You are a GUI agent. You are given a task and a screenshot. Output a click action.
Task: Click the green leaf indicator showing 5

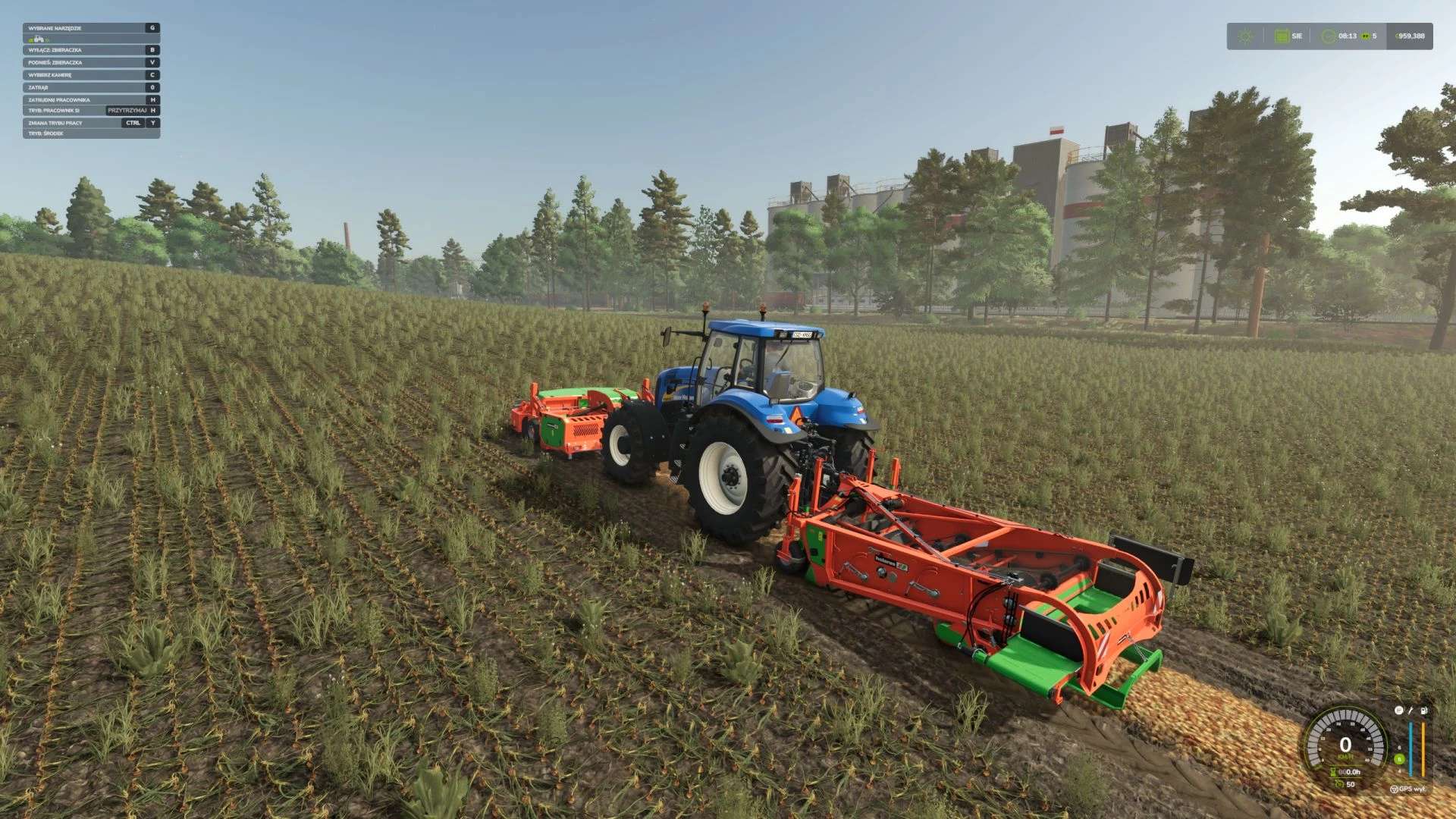1367,35
